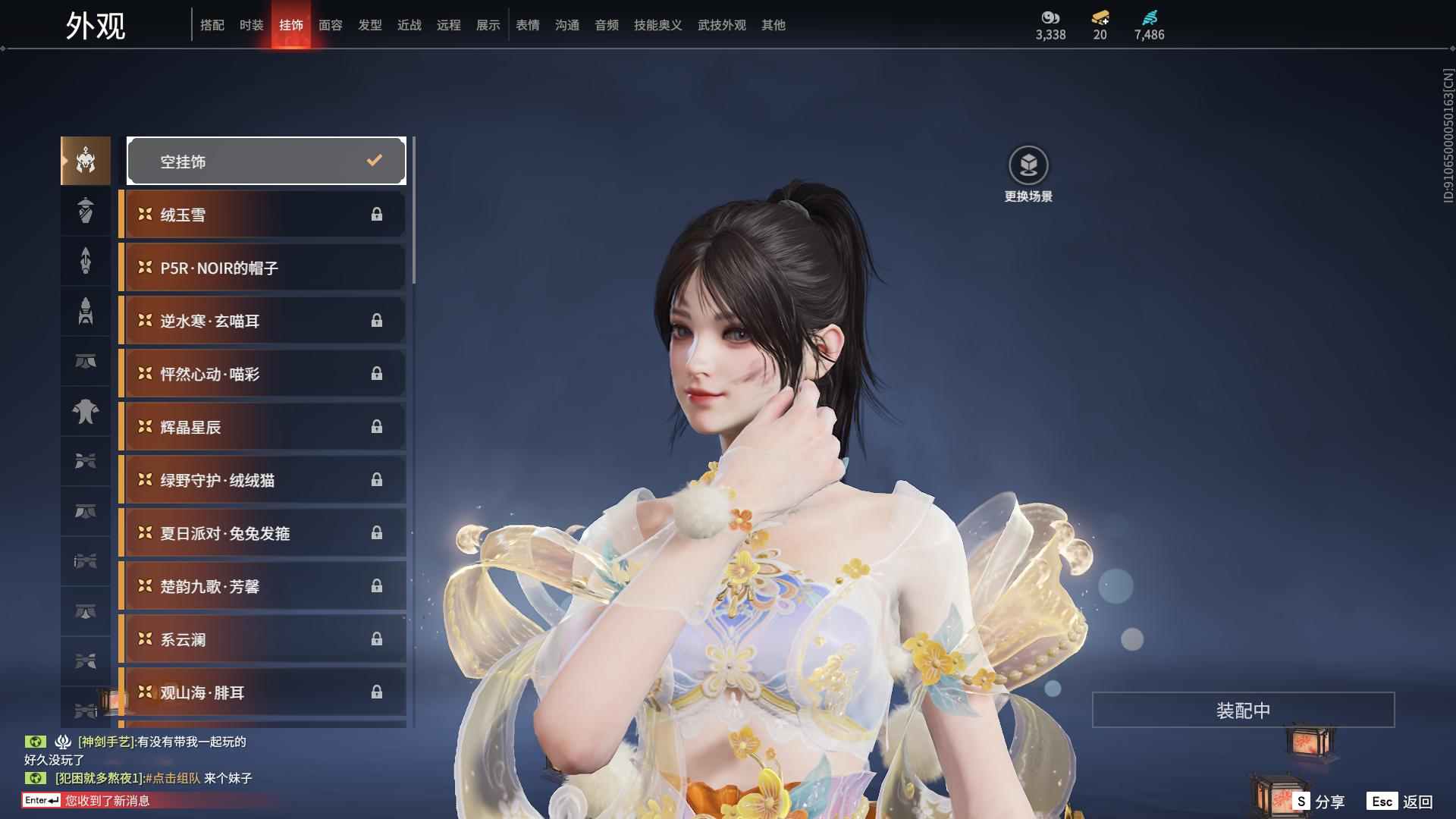
Task: Open the bow-shaped accessory category icon
Action: (x=85, y=463)
